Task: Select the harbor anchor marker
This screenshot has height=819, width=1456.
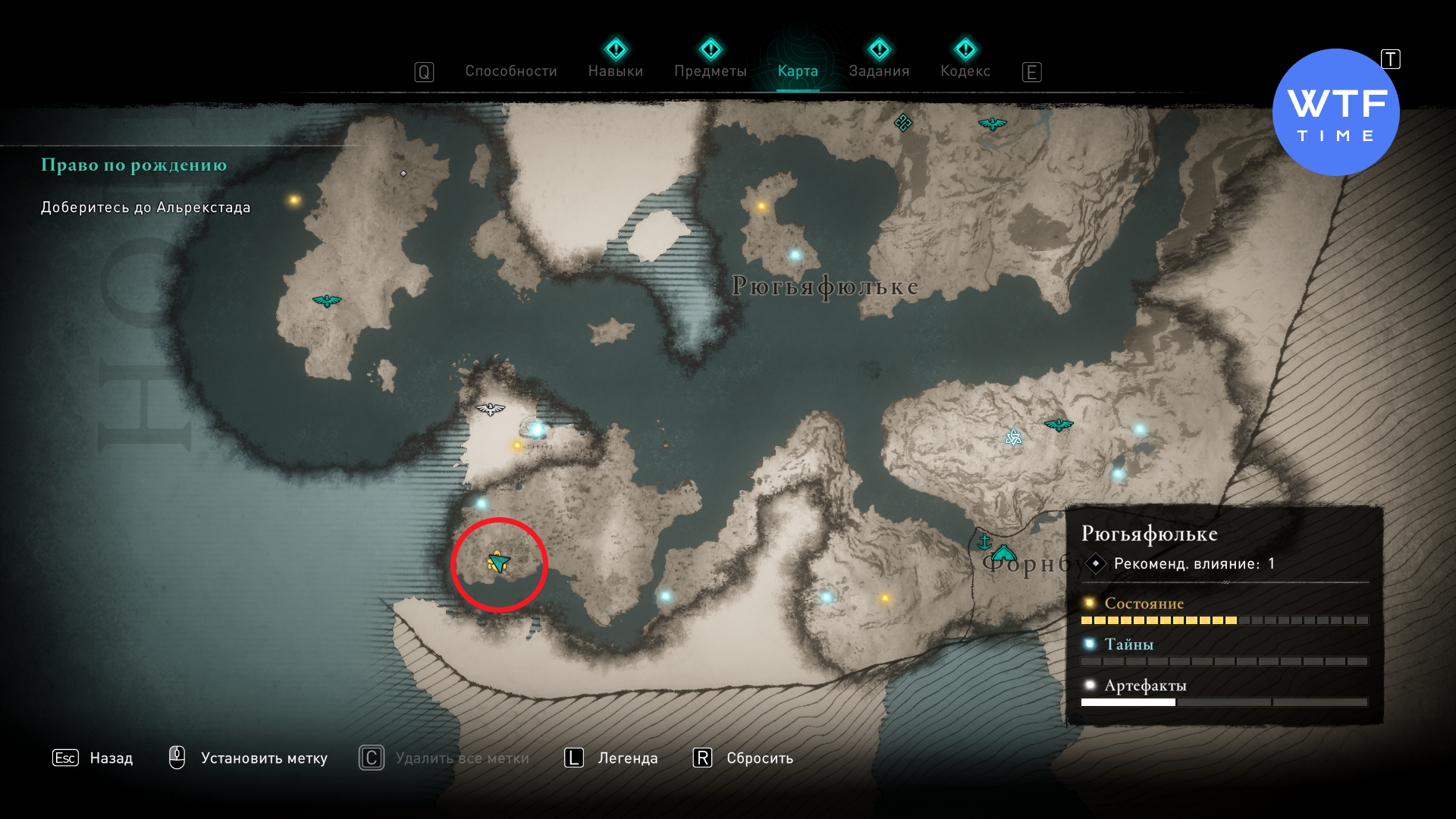Action: tap(984, 541)
